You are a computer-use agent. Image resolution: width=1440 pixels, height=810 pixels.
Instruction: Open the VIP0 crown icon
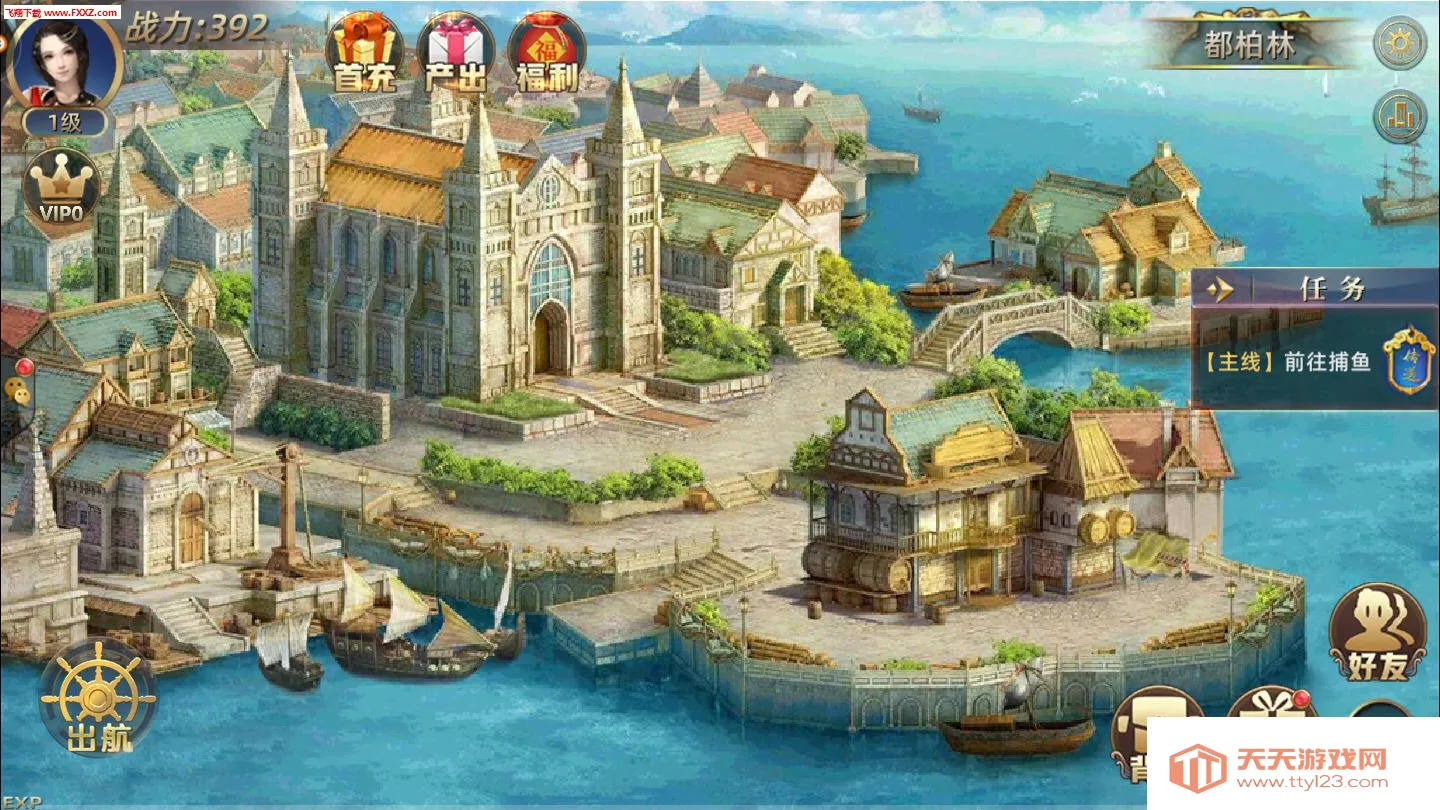coord(57,190)
